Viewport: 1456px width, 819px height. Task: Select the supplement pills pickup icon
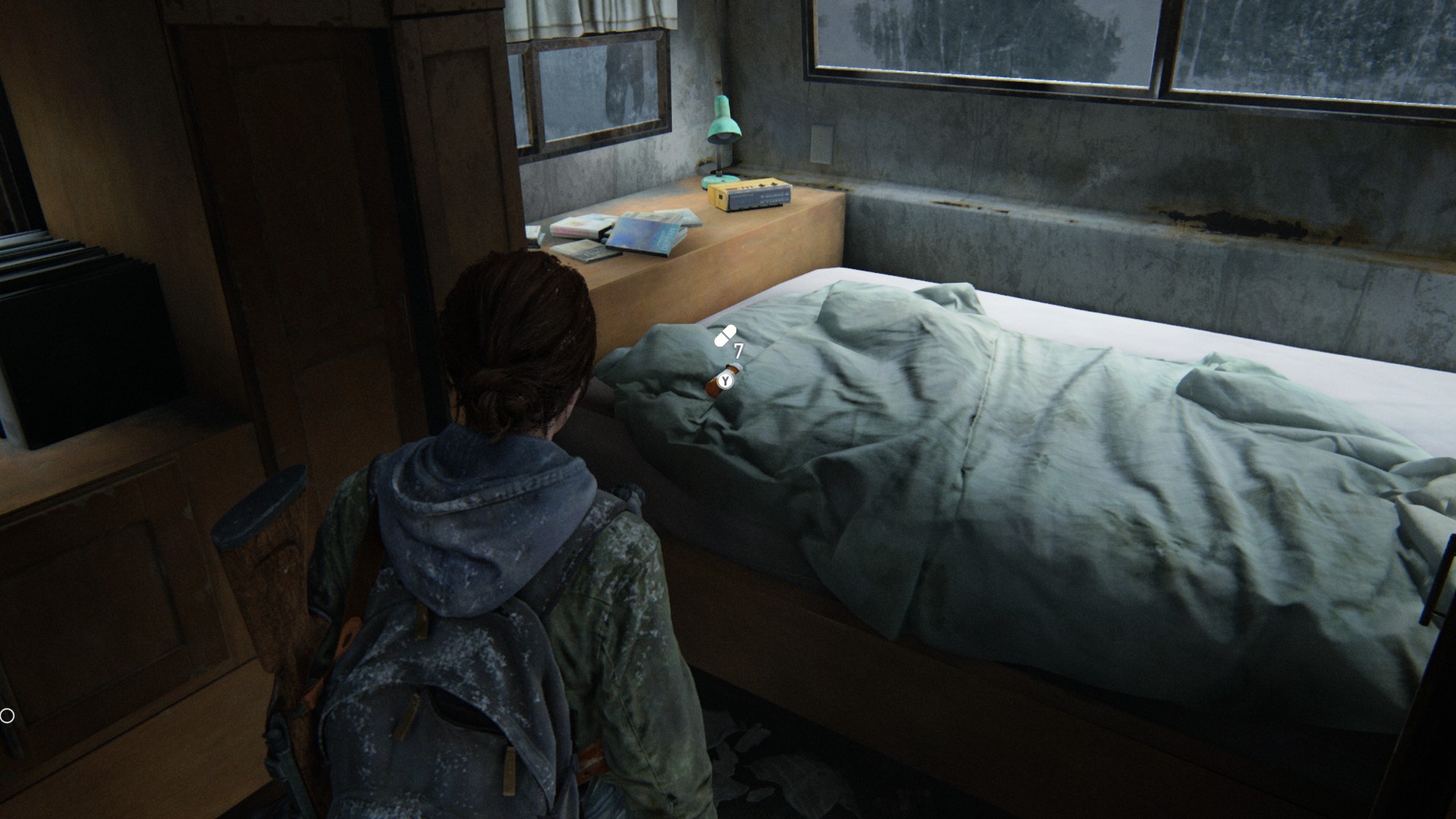click(725, 336)
